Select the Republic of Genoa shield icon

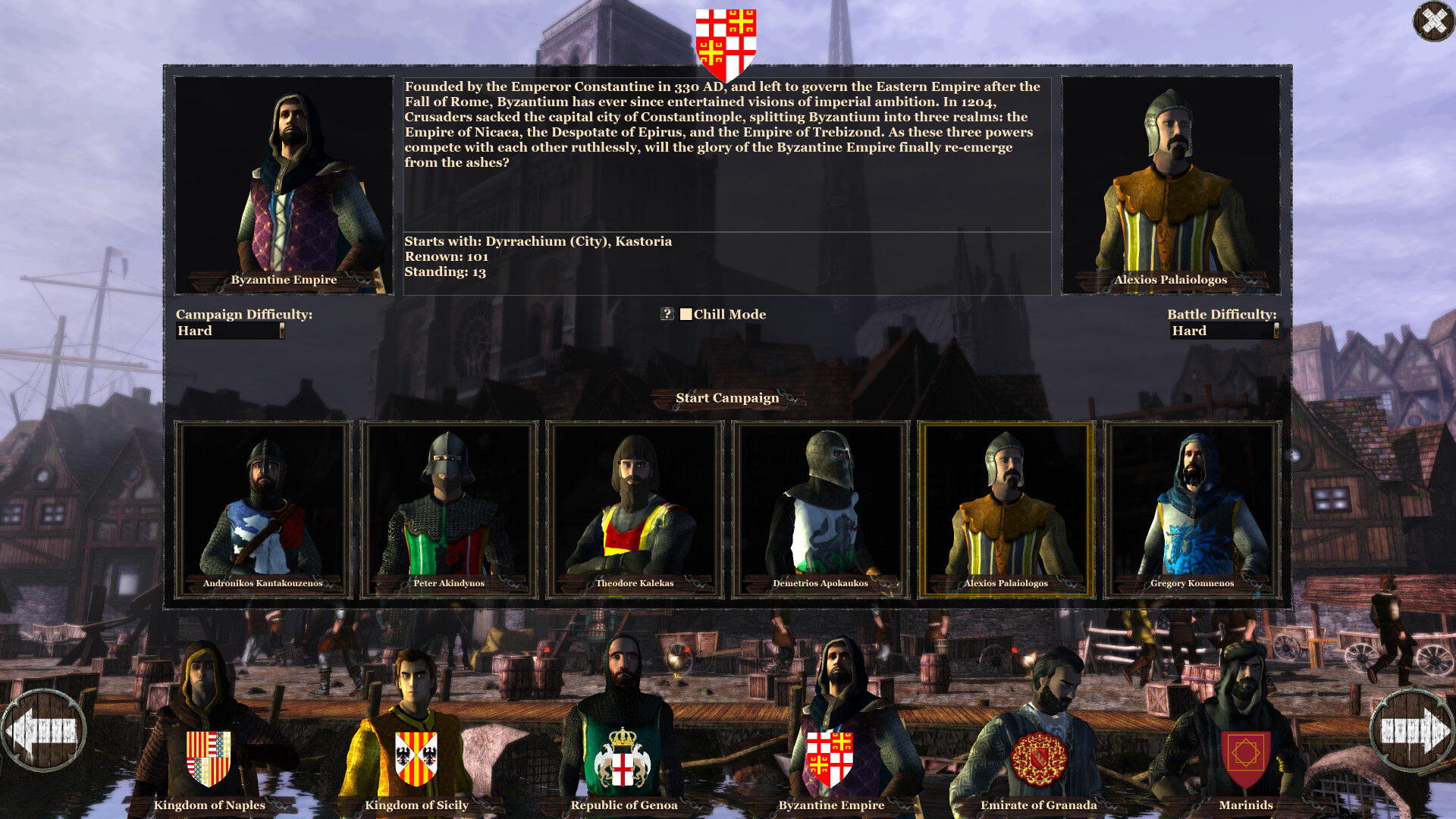[624, 761]
